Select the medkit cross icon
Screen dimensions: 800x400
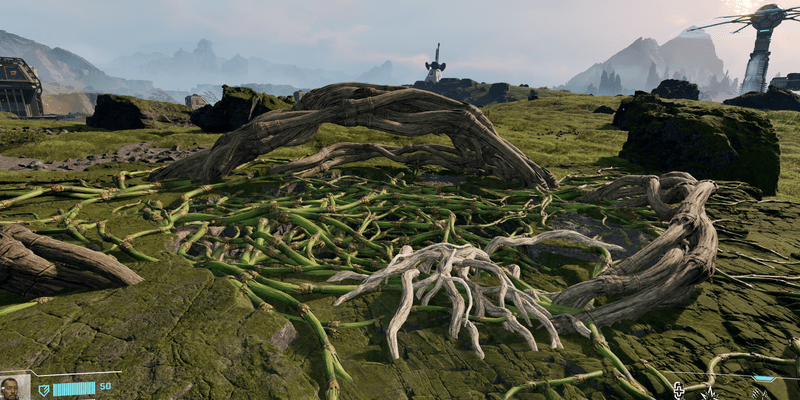coord(679,389)
